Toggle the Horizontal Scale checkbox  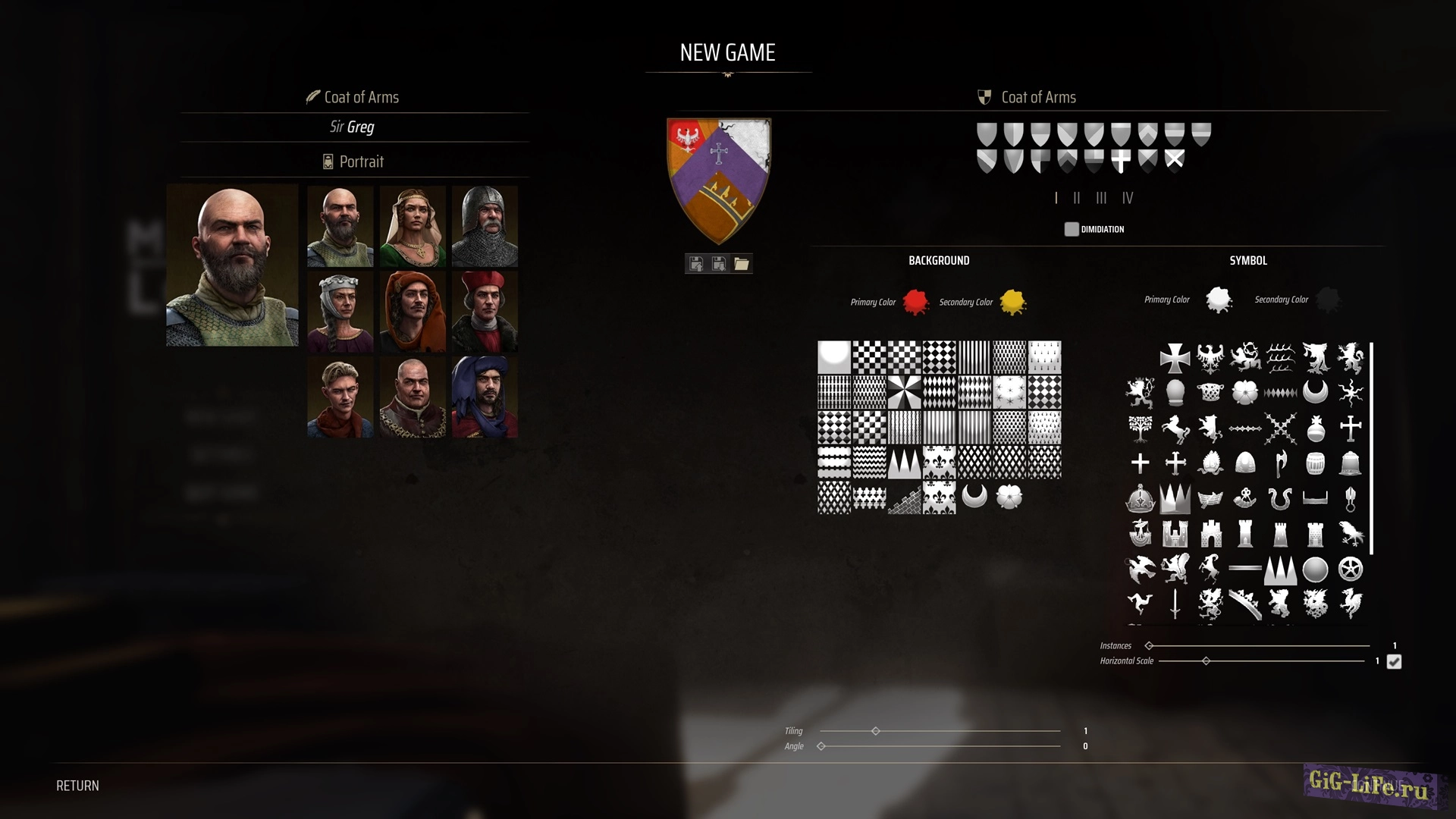[1394, 662]
